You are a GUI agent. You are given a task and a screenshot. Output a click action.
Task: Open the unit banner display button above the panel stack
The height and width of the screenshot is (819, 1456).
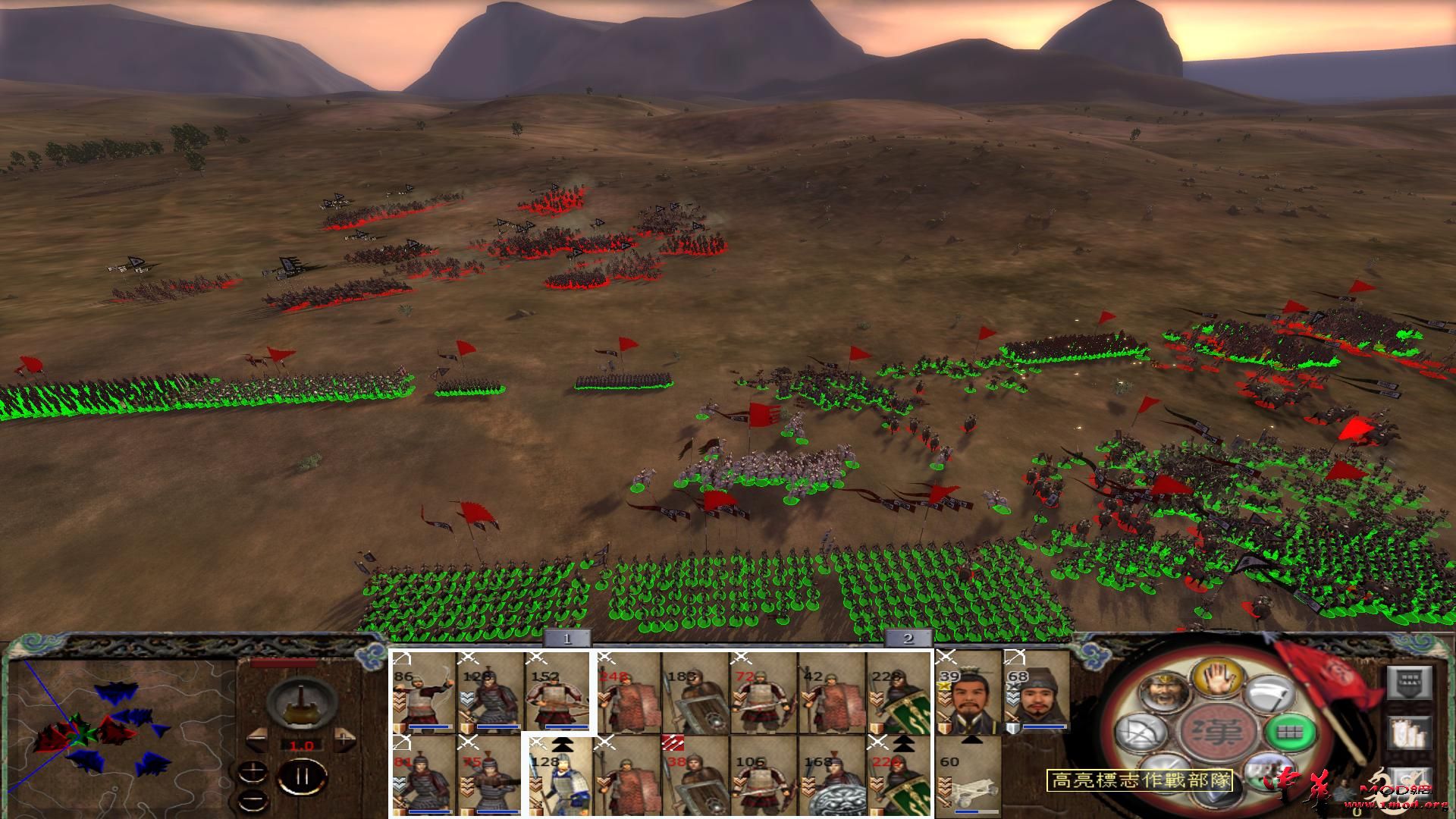tap(1409, 681)
